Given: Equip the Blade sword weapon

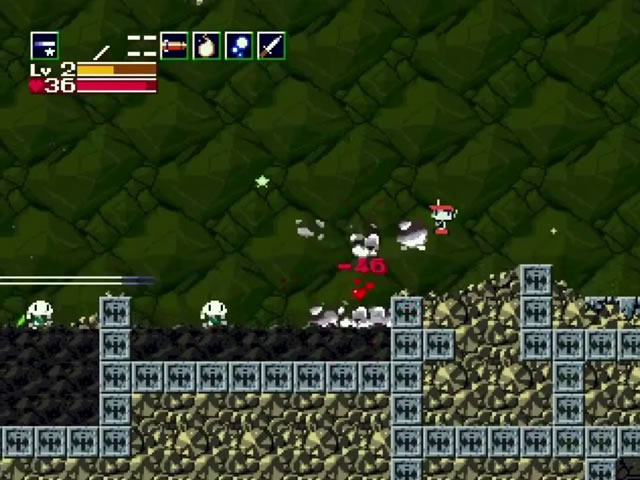Looking at the screenshot, I should point(271,45).
